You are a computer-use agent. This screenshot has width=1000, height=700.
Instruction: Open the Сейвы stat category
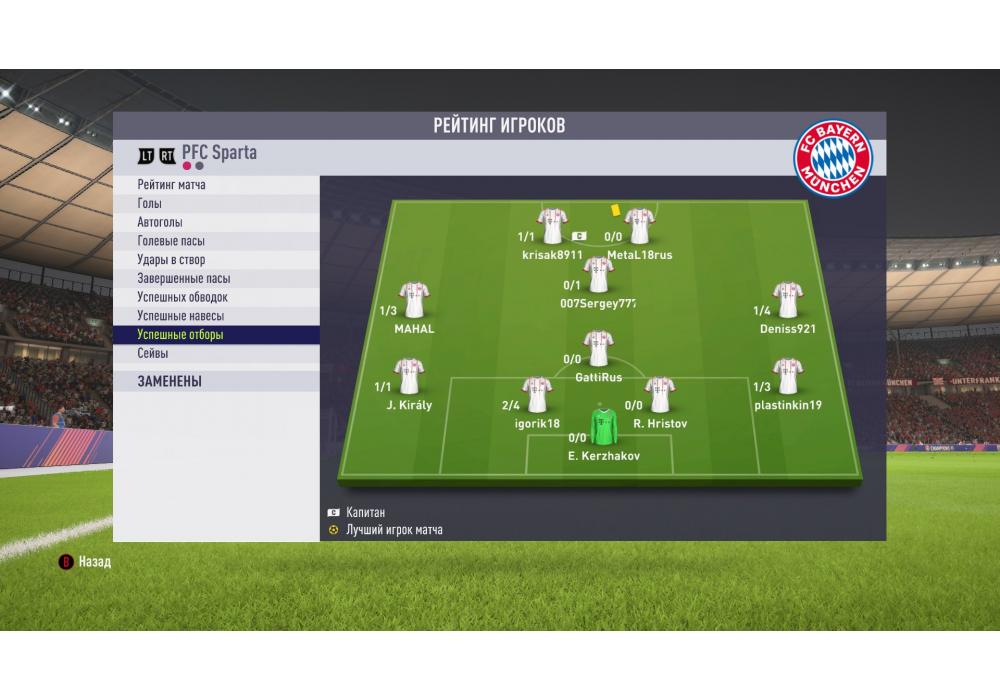(153, 354)
